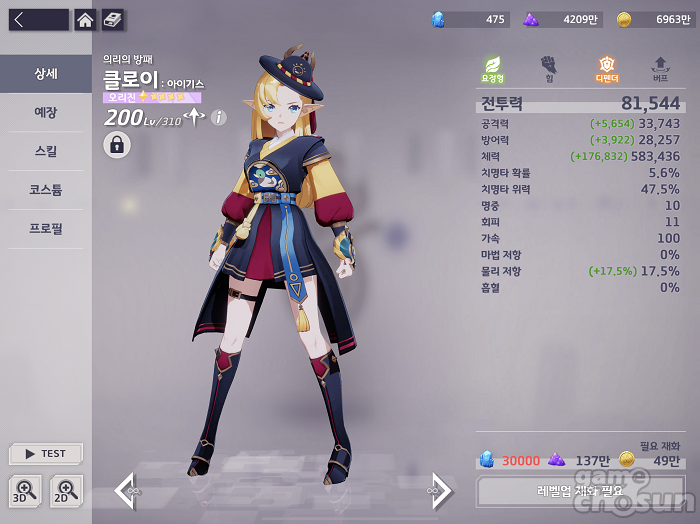Screen dimensions: 700x524
Task: Activate the 3D zoom view button
Action: 25,490
